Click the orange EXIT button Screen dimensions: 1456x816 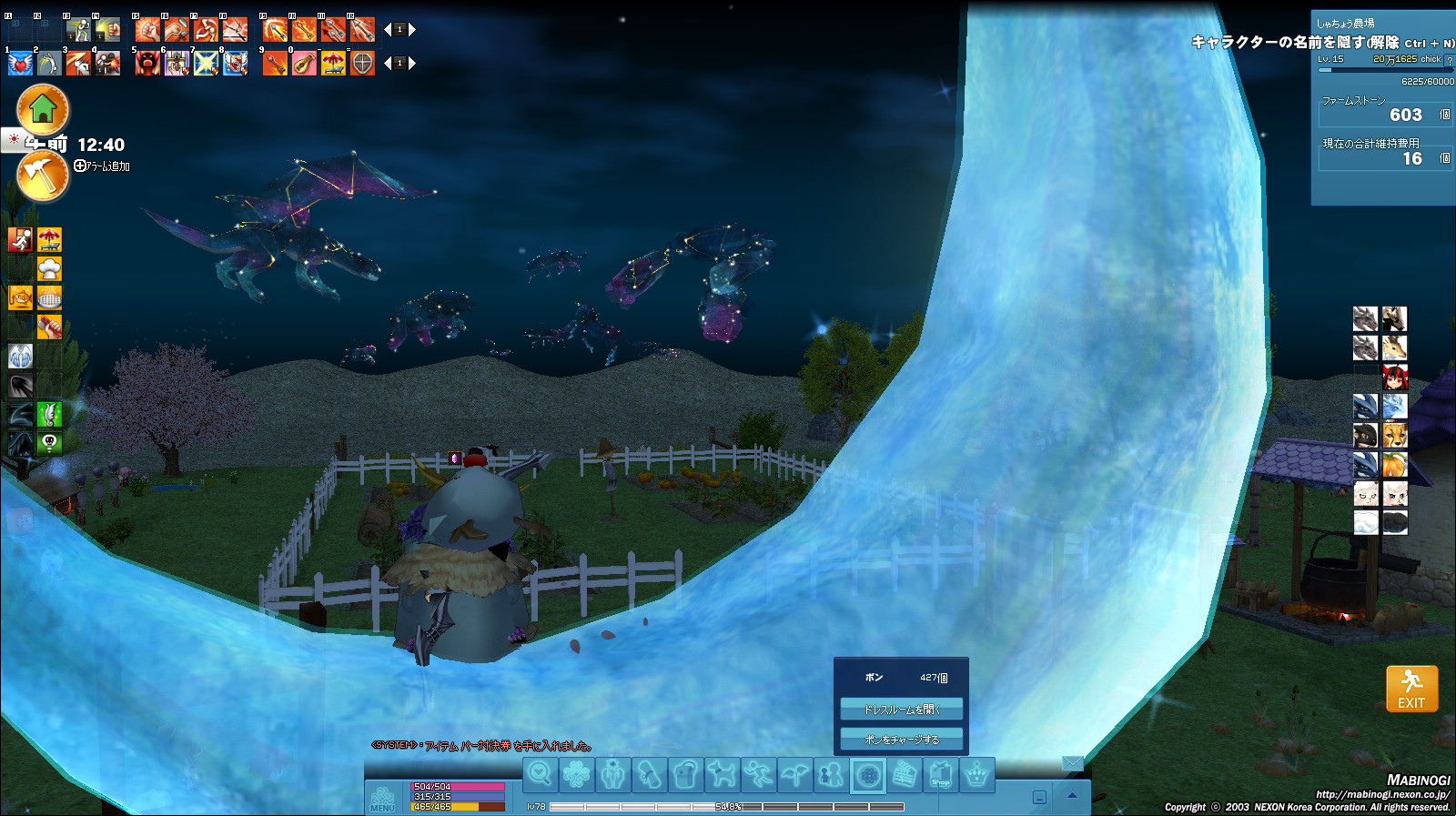(x=1411, y=689)
